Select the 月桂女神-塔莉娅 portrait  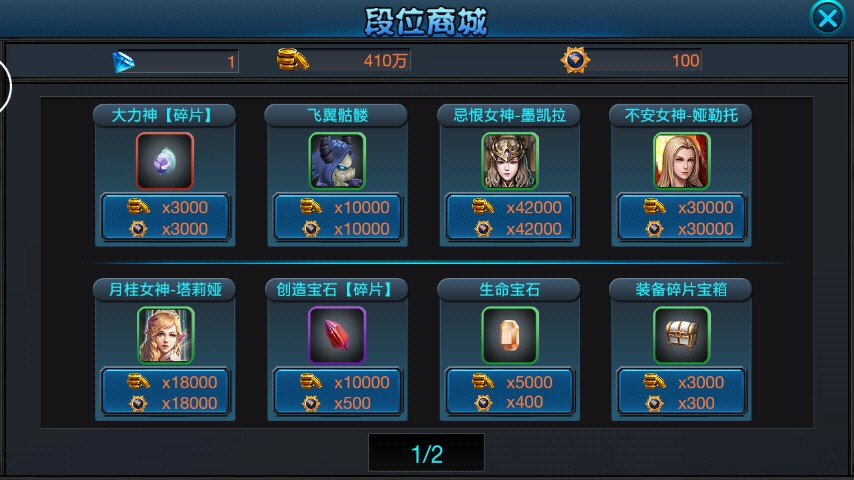(x=165, y=335)
